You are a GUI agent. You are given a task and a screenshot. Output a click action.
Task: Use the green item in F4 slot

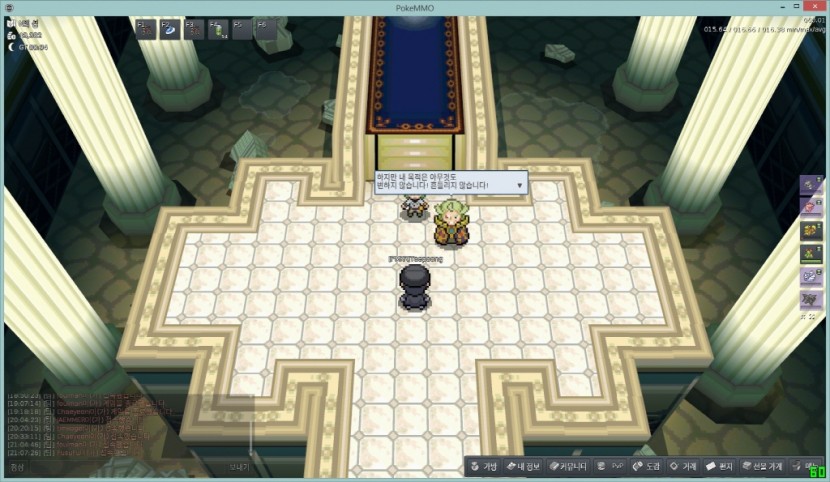click(217, 29)
